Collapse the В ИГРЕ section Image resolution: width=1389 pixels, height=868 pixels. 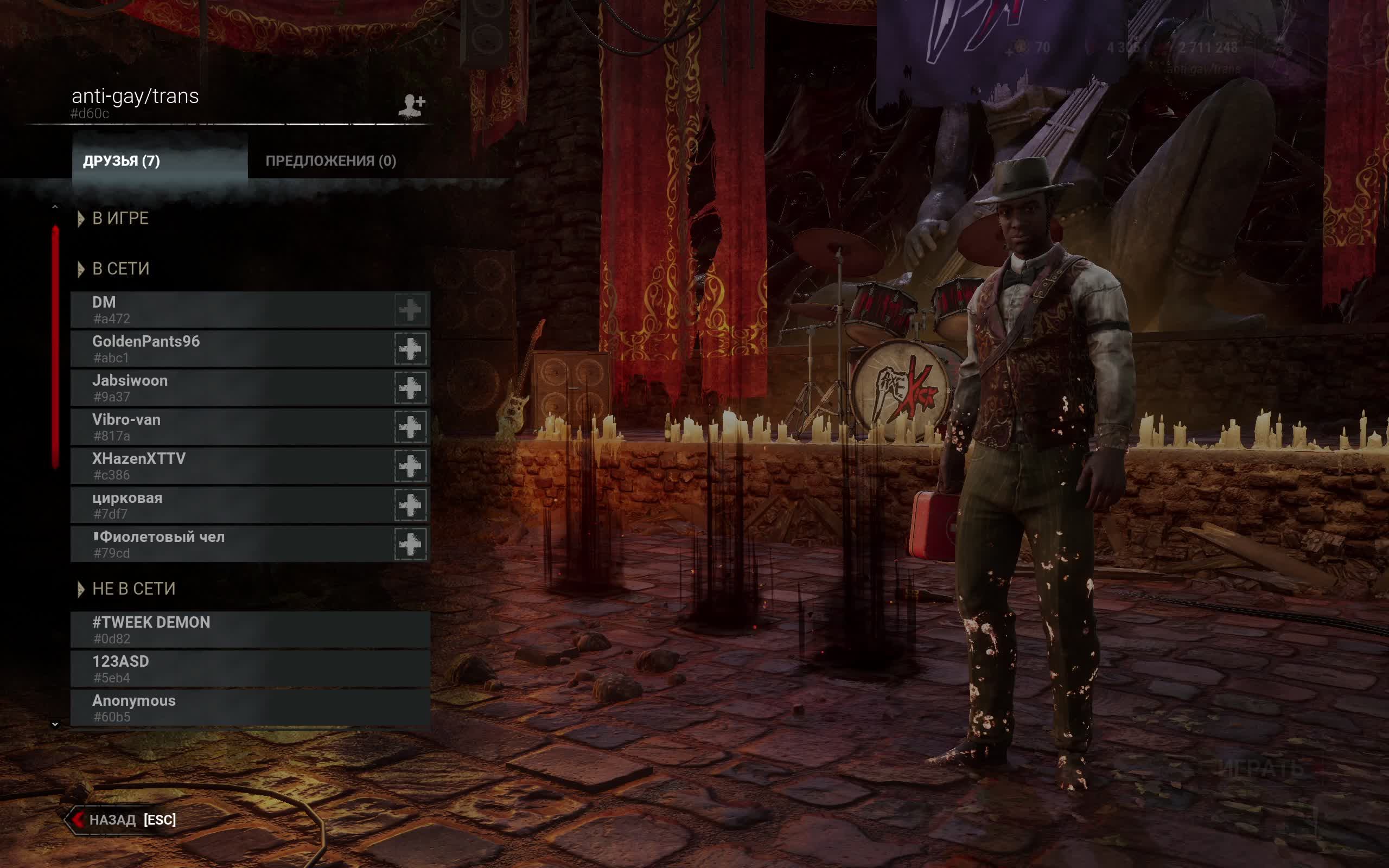(81, 219)
